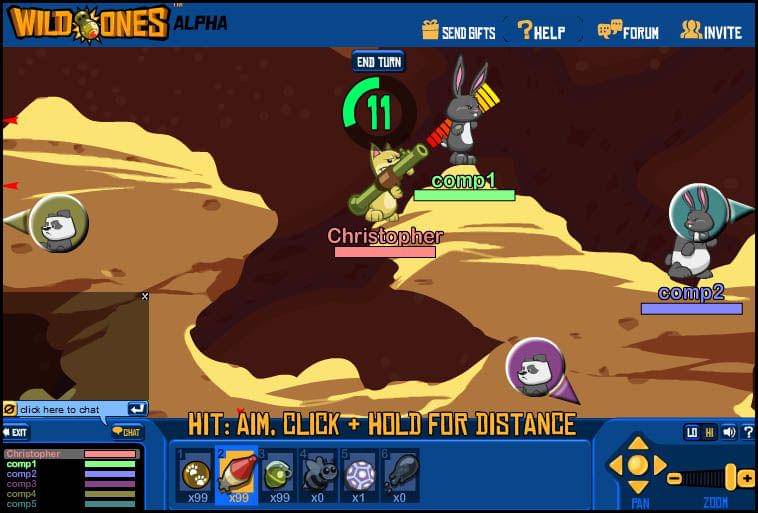Image resolution: width=758 pixels, height=513 pixels.
Task: Pan the camera right with the arrow
Action: 660,465
